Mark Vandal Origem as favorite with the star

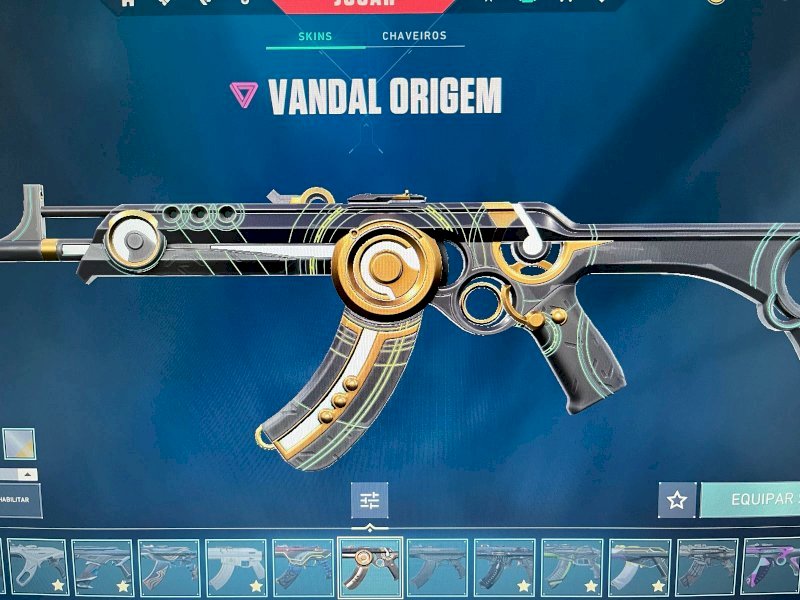677,500
